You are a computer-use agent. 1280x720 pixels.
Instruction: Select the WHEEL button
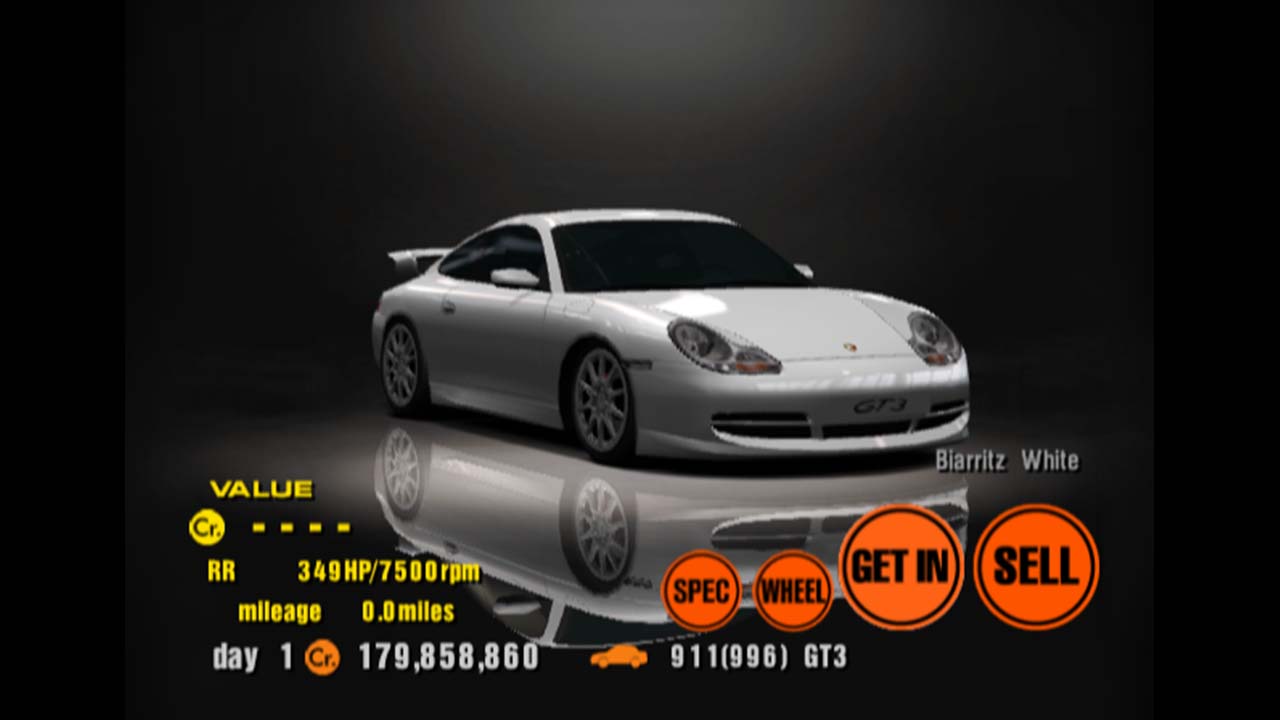pos(793,590)
